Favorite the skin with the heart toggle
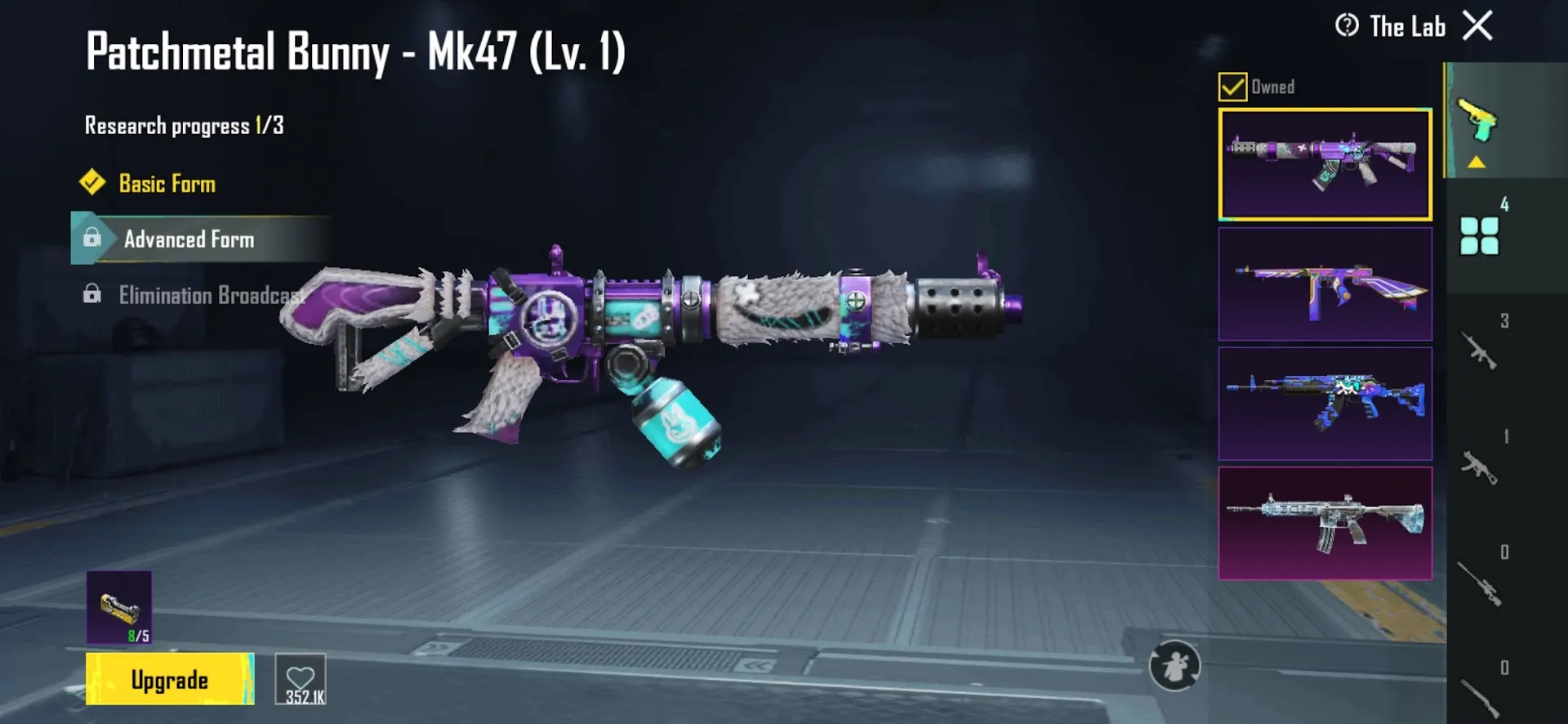 [x=301, y=678]
